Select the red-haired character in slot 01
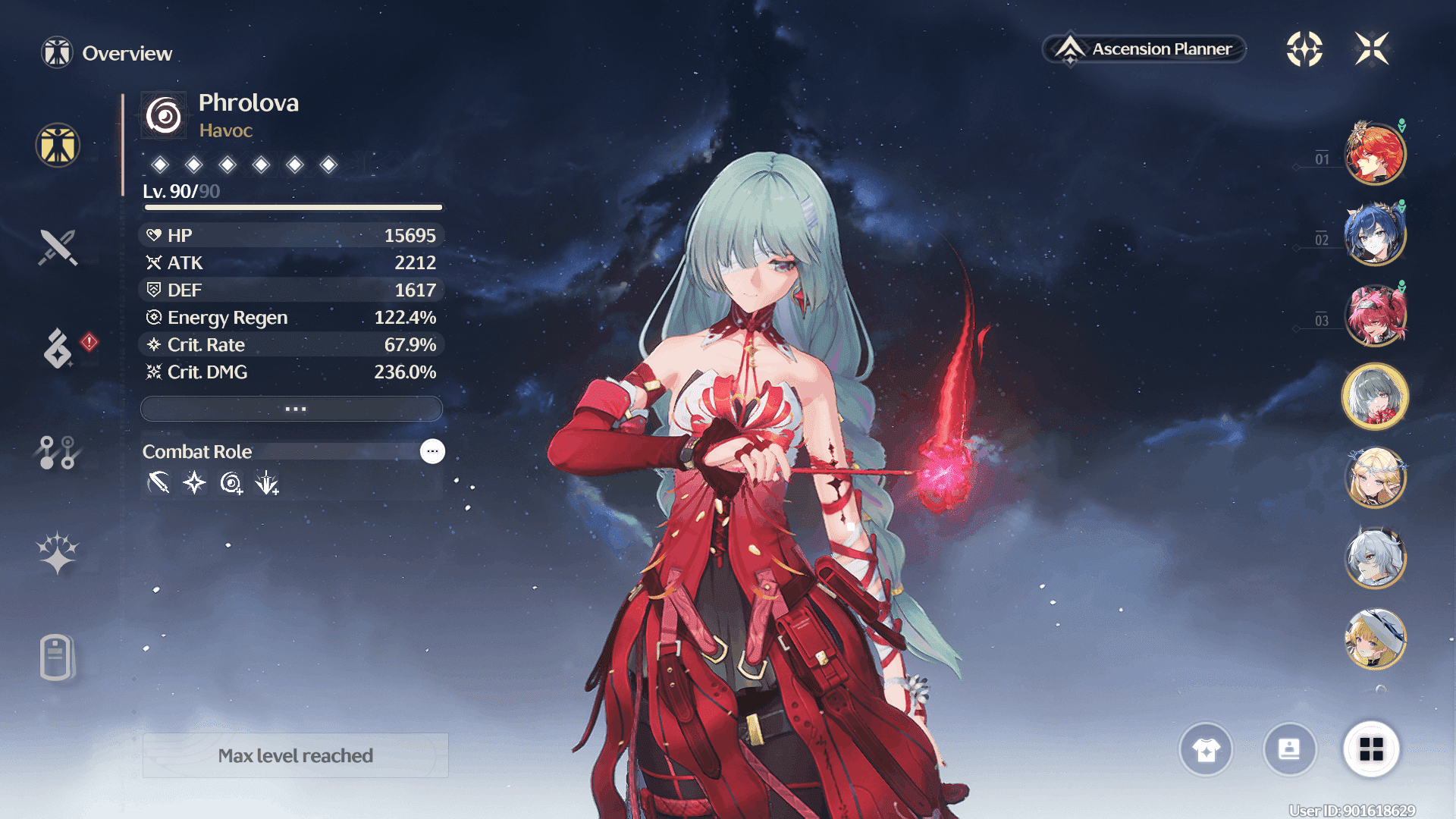 pyautogui.click(x=1374, y=154)
